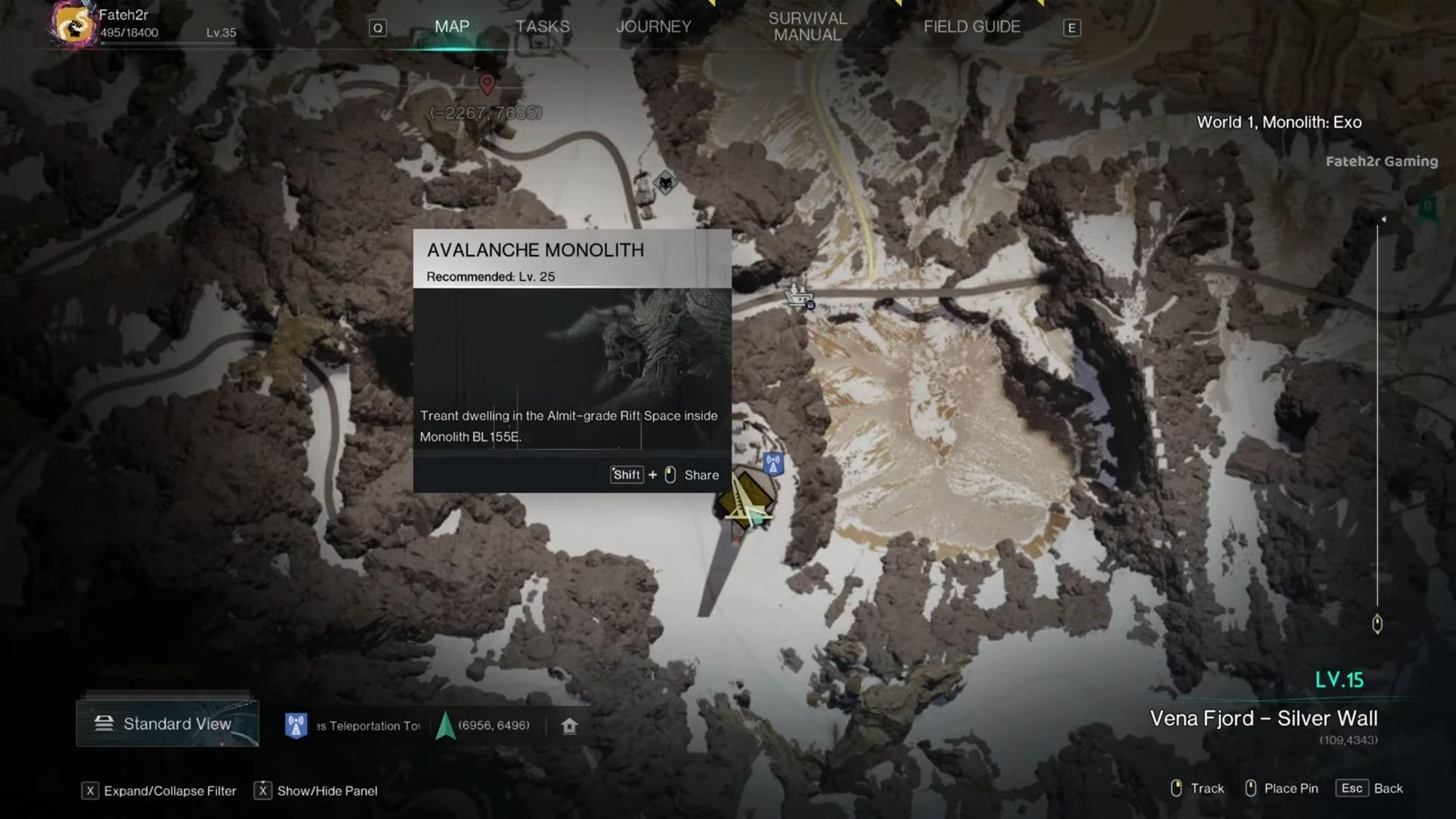1456x819 pixels.
Task: Click the camp marker near the road
Action: click(x=799, y=295)
